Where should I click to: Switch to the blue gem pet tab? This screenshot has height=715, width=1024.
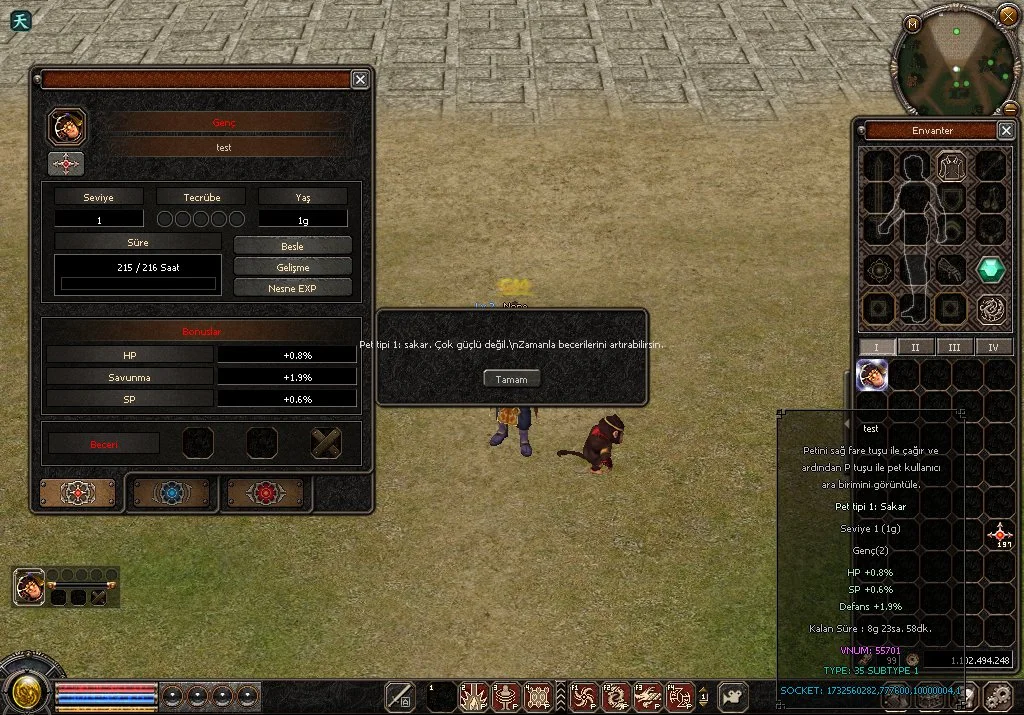click(171, 493)
